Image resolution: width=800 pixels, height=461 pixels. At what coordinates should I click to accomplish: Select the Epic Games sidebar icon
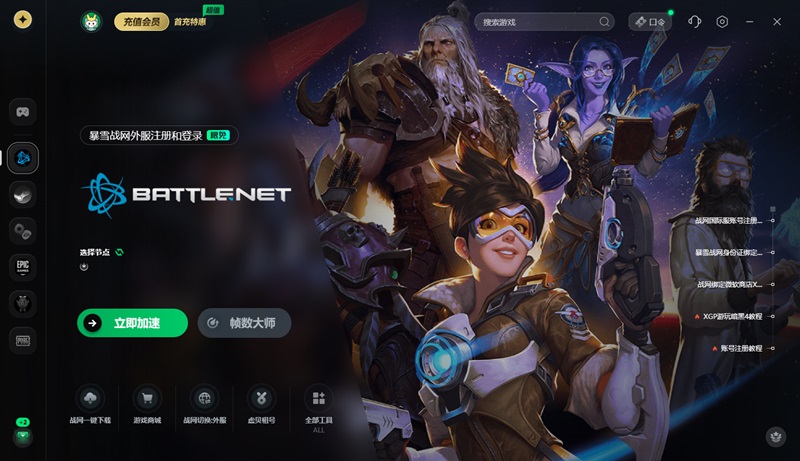23,267
